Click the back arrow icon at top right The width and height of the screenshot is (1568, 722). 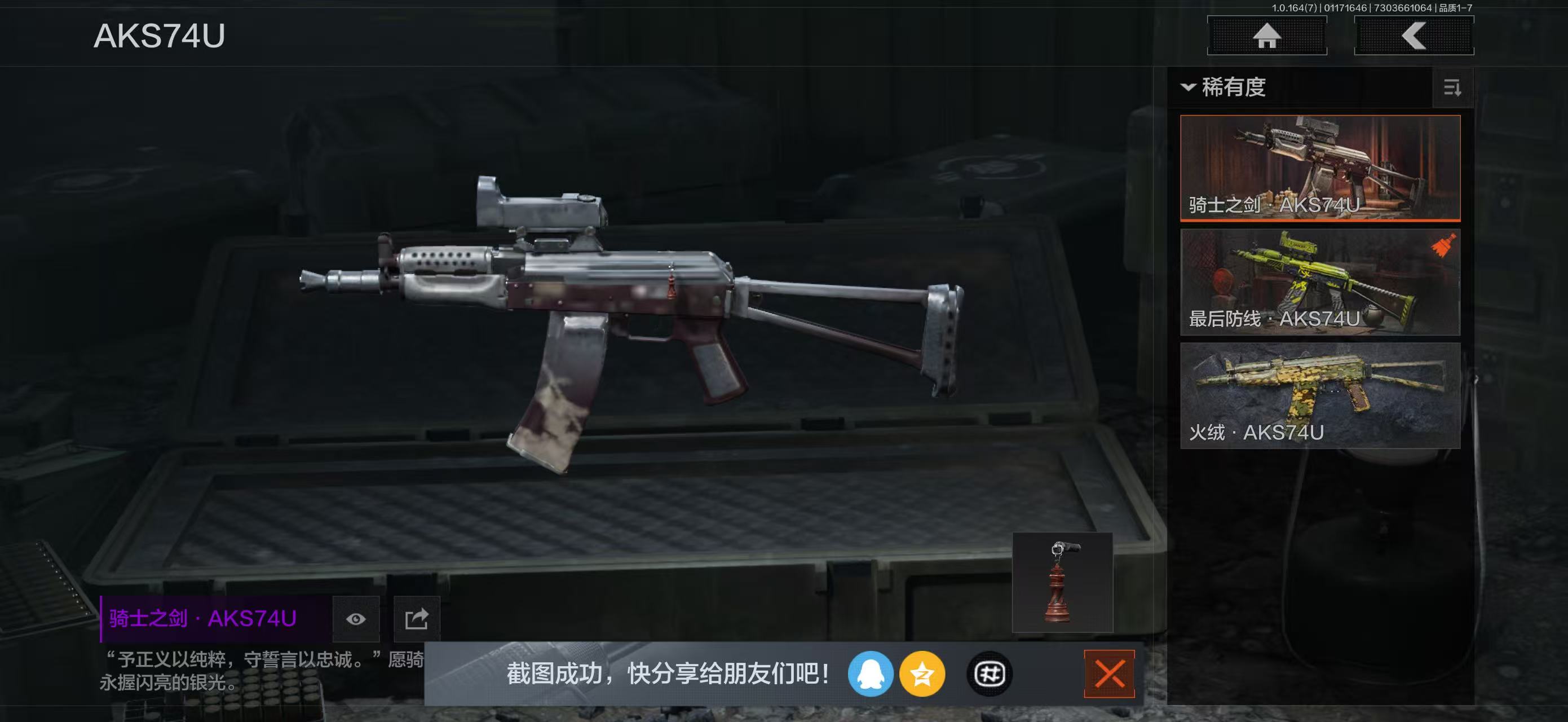(x=1415, y=37)
